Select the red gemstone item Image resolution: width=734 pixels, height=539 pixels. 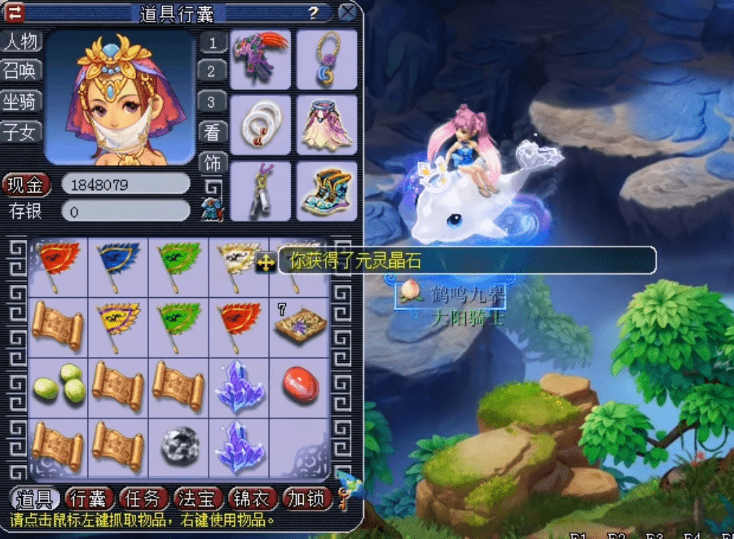coord(300,385)
